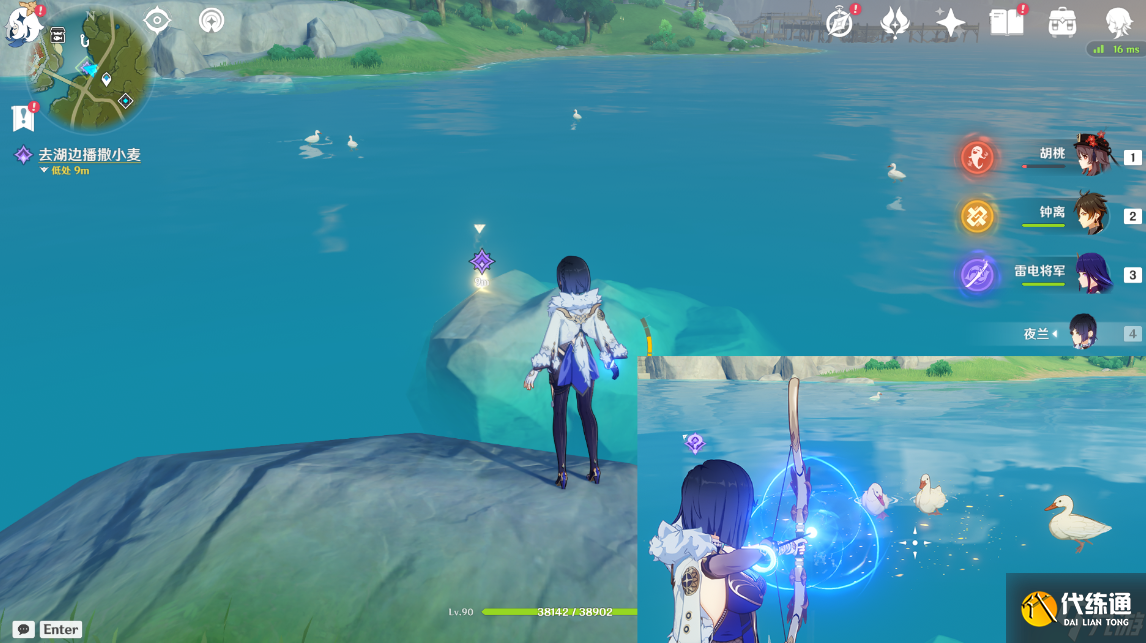Select active character 夜兰 in party list
This screenshot has width=1146, height=643.
1084,332
